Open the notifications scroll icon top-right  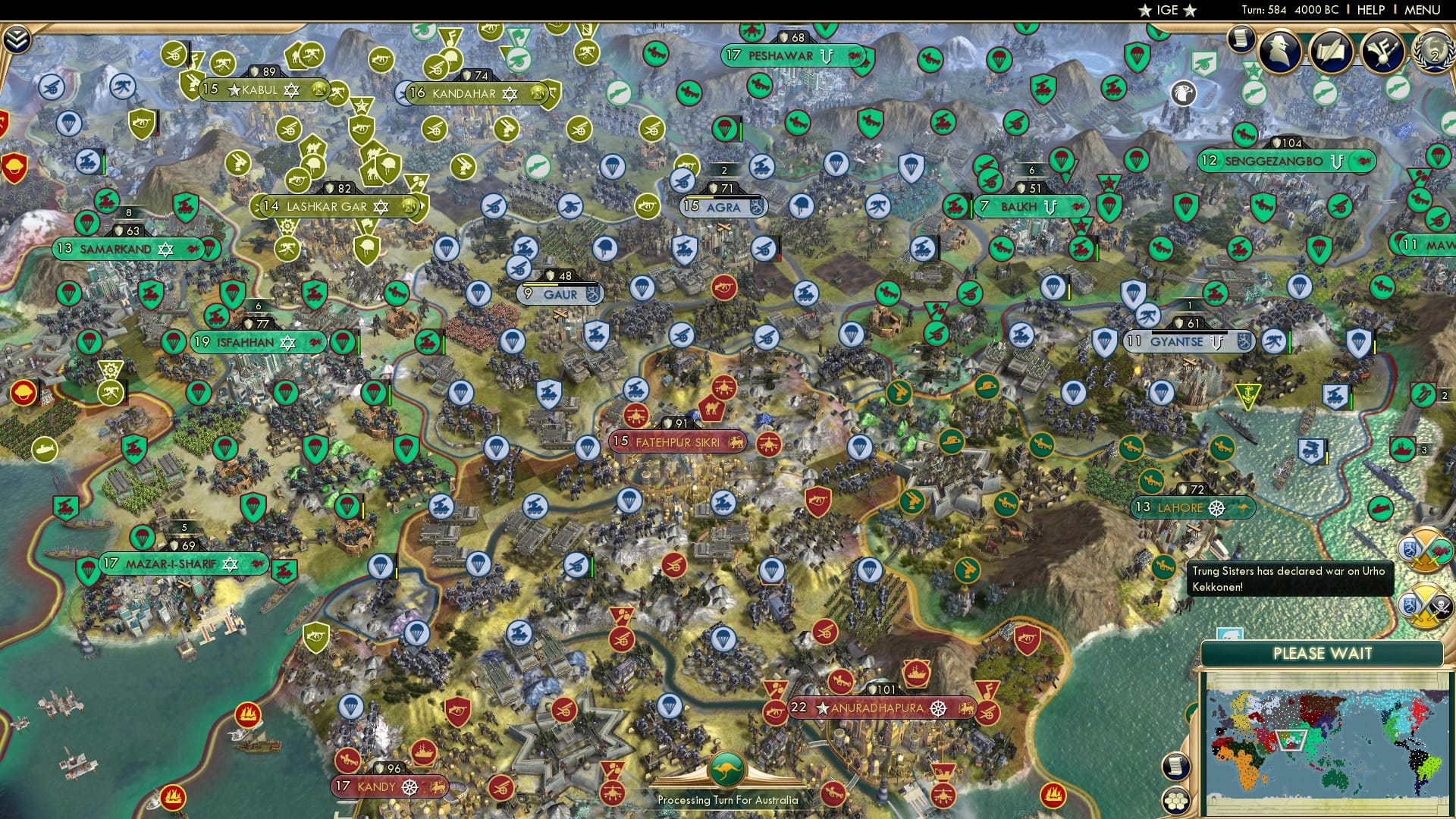pyautogui.click(x=1242, y=39)
